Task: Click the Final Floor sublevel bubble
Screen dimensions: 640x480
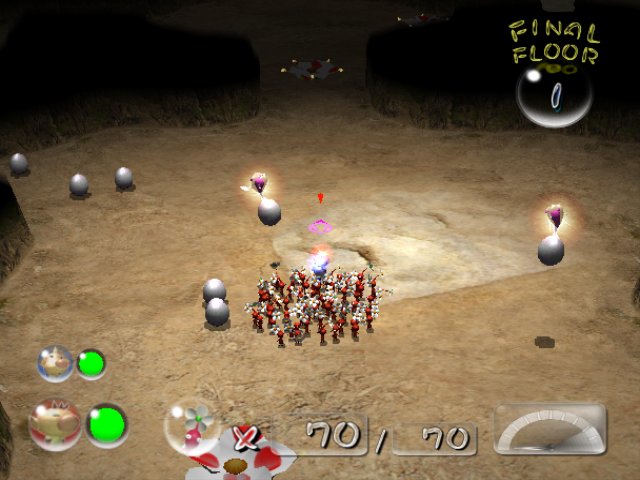Action: (x=554, y=96)
